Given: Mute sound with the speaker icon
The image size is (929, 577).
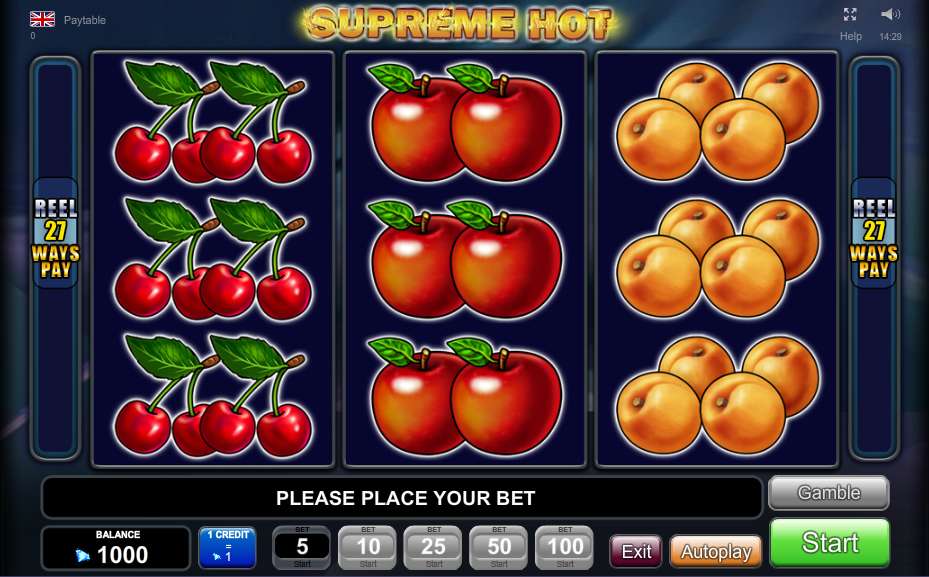Looking at the screenshot, I should [890, 14].
